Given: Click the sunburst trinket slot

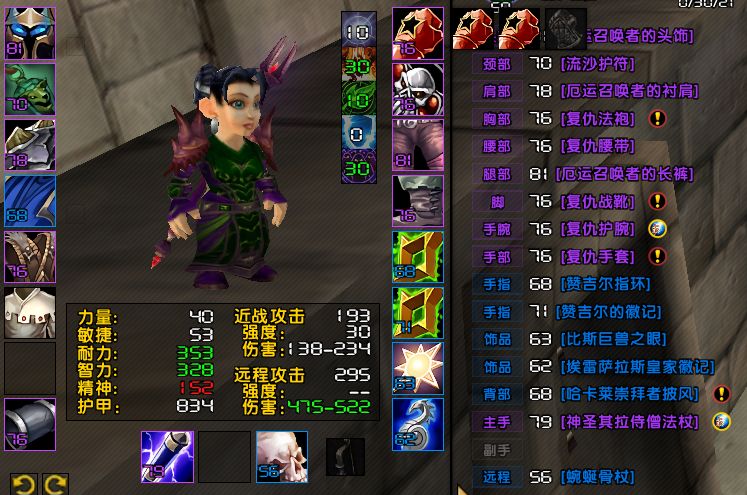Looking at the screenshot, I should point(418,367).
